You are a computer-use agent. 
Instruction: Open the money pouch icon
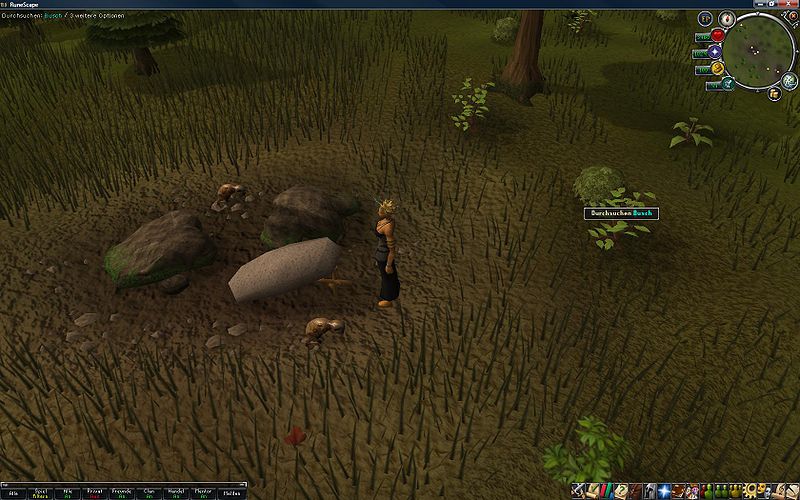(x=775, y=93)
